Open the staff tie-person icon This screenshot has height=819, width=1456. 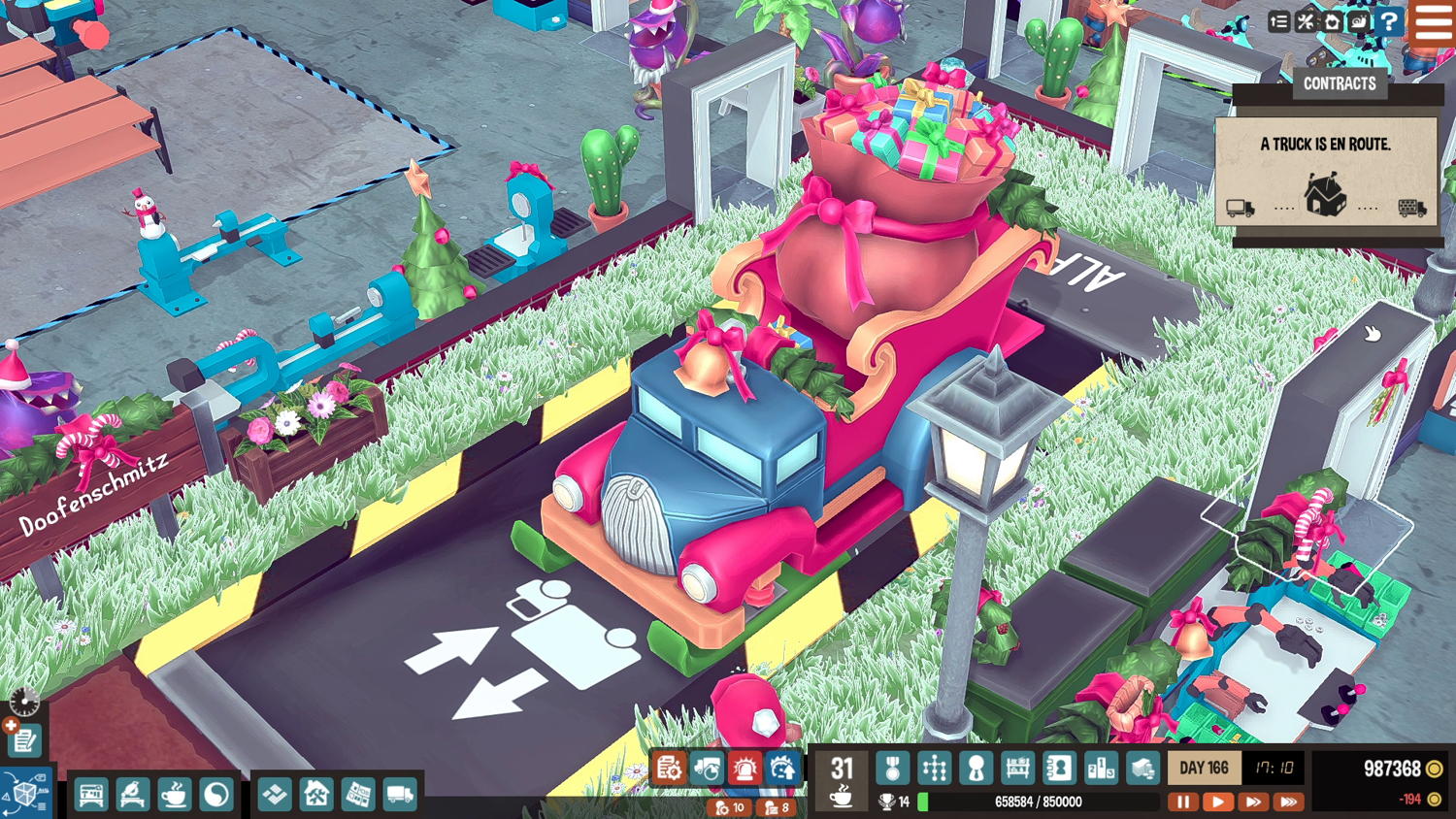[976, 769]
